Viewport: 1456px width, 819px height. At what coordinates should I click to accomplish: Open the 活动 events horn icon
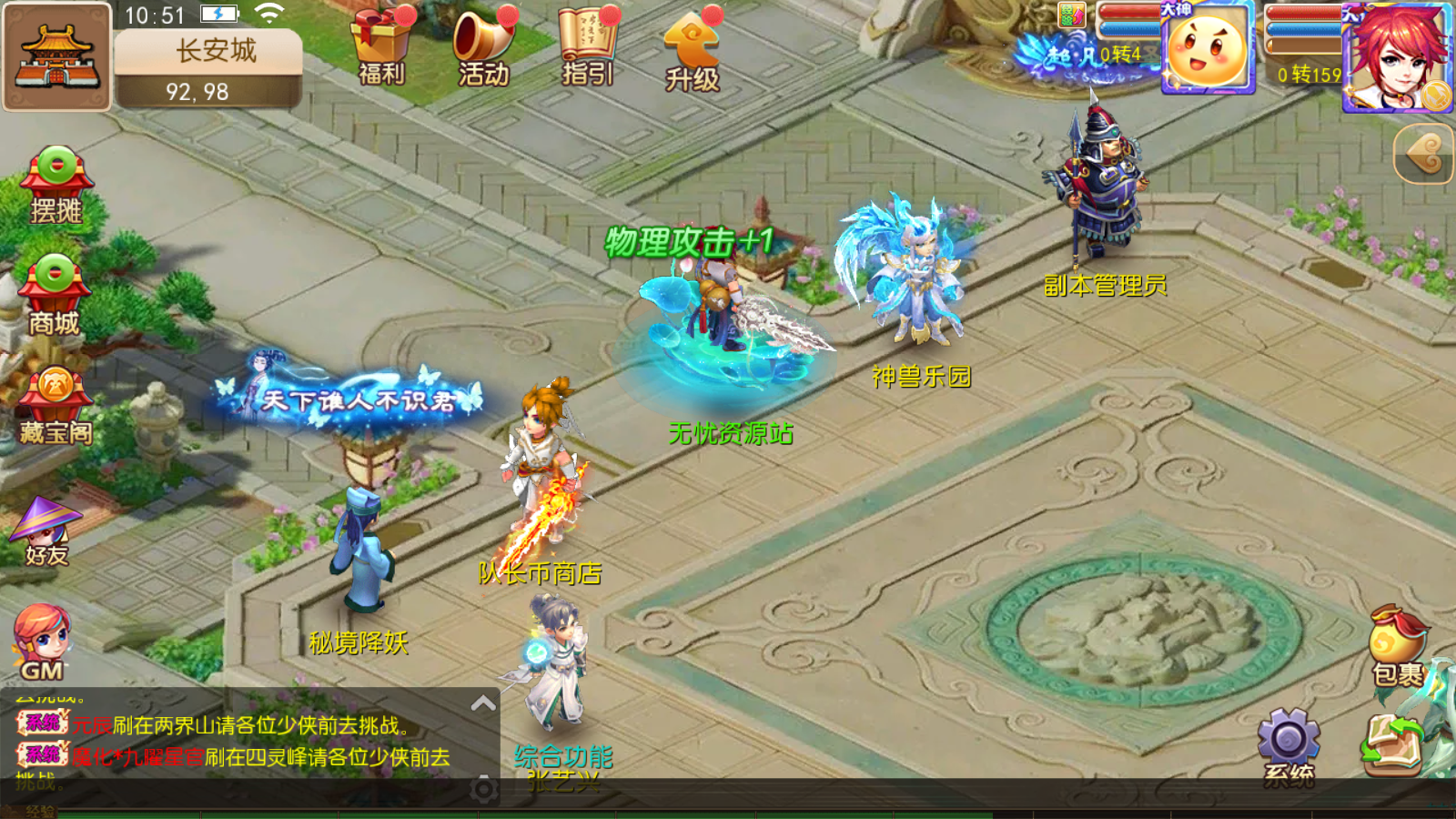(x=483, y=47)
